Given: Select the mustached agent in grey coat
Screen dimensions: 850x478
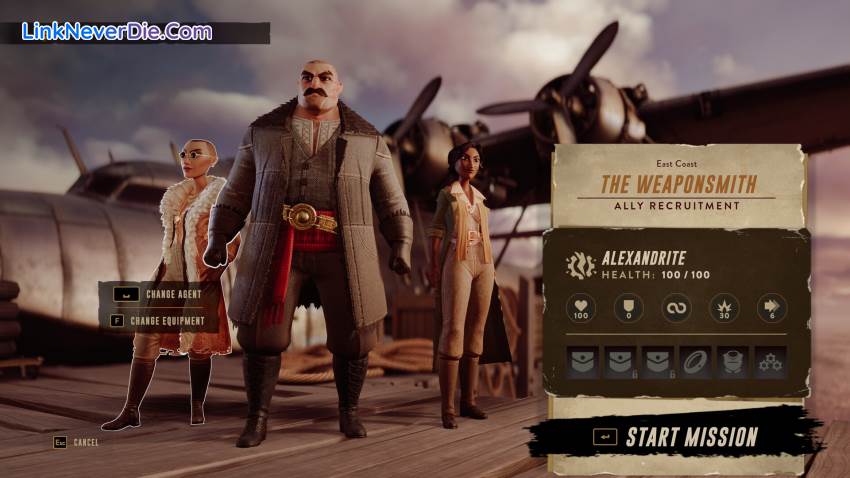Looking at the screenshot, I should (x=309, y=230).
